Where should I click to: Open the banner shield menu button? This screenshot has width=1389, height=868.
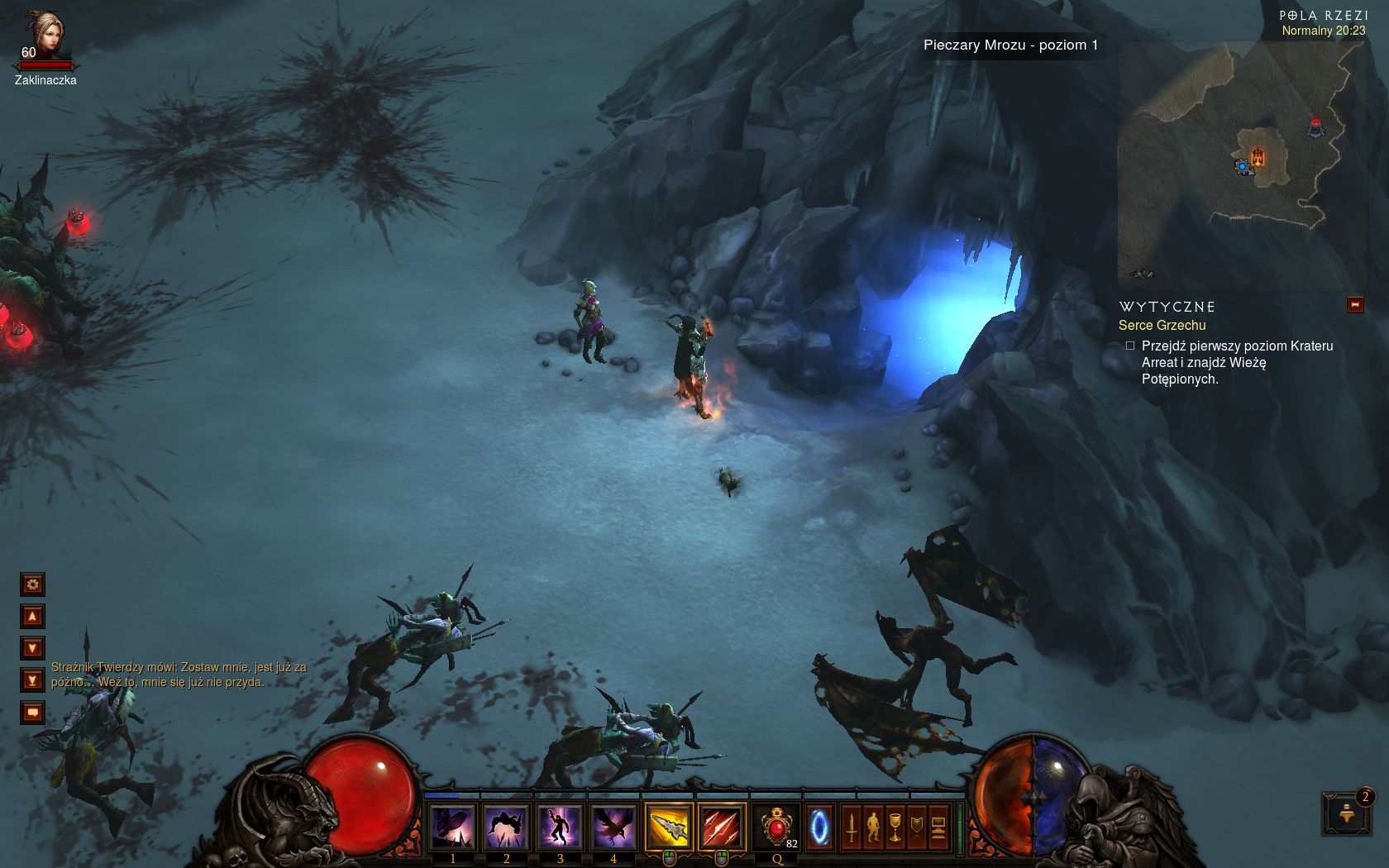[917, 827]
